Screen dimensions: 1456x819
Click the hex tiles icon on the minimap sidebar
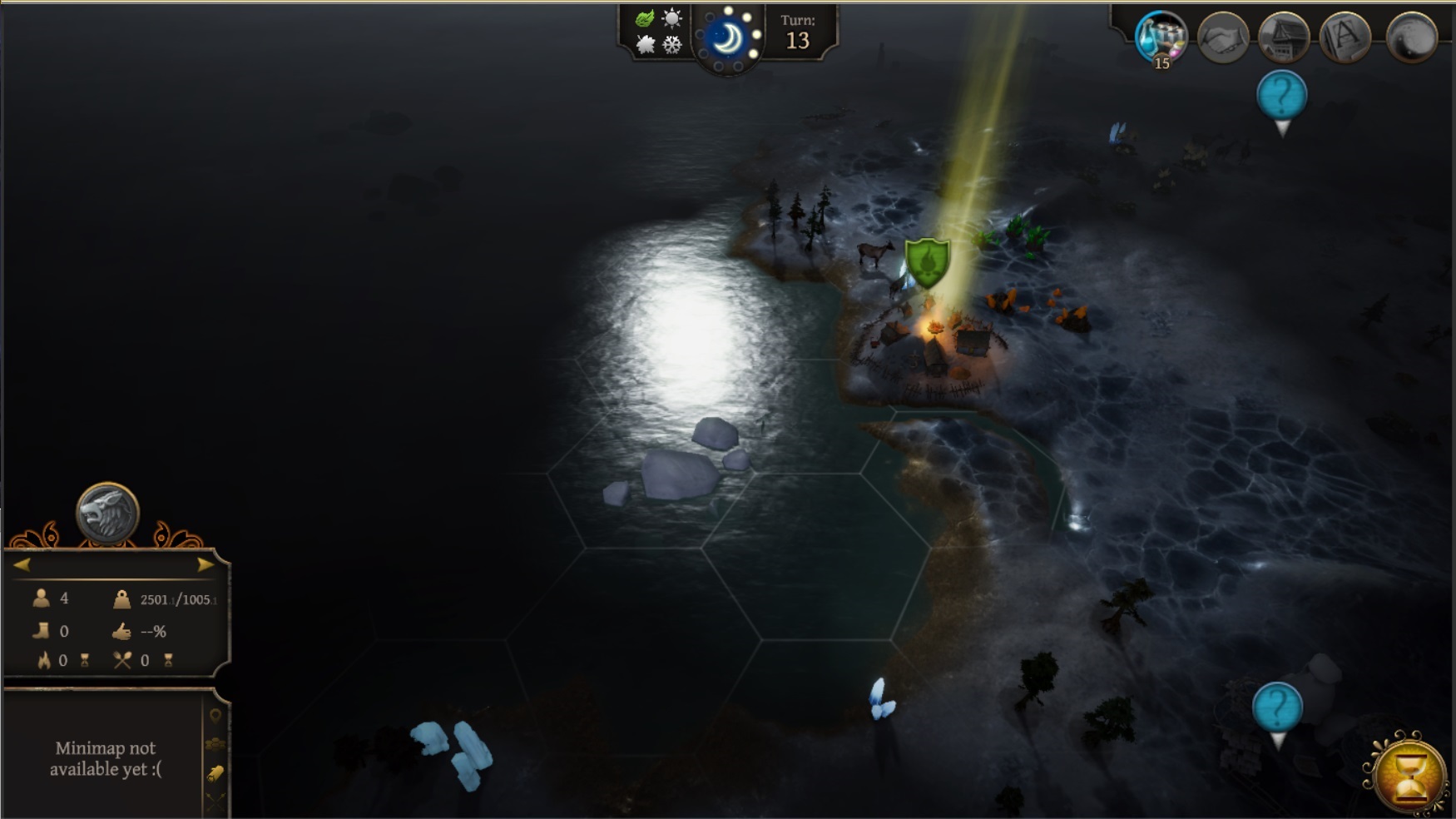tap(215, 743)
